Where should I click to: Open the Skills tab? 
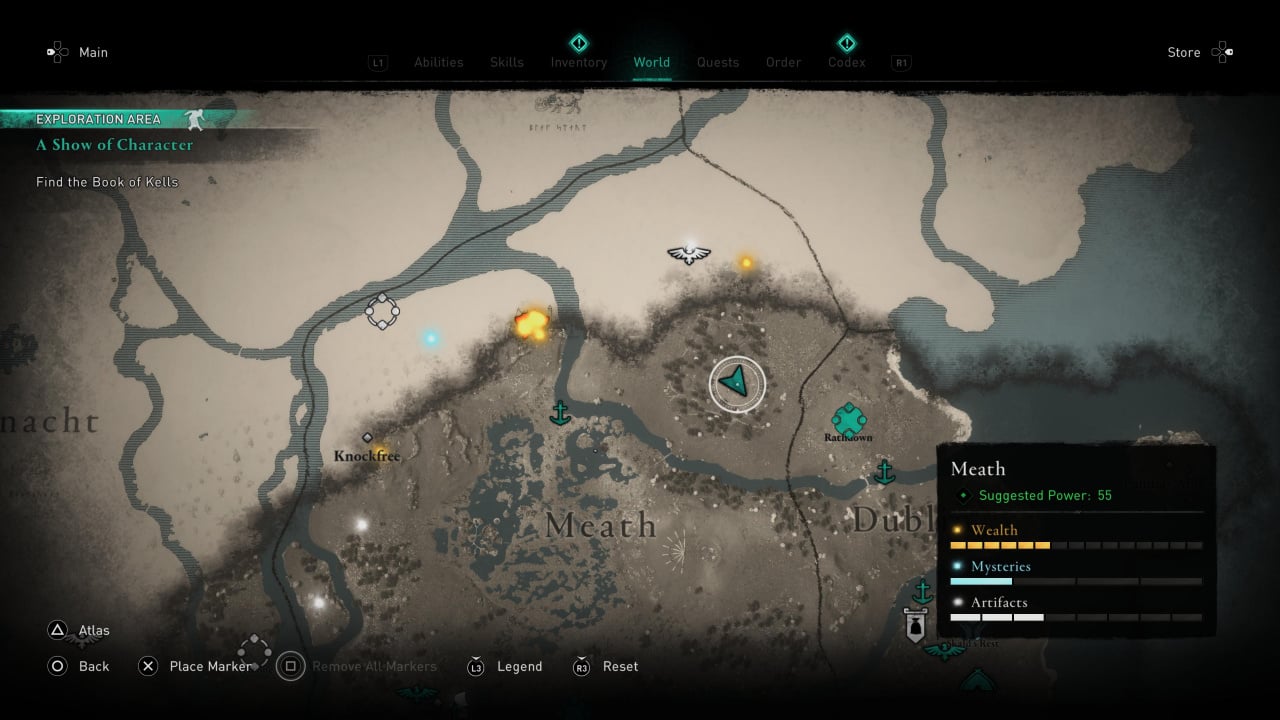click(507, 62)
